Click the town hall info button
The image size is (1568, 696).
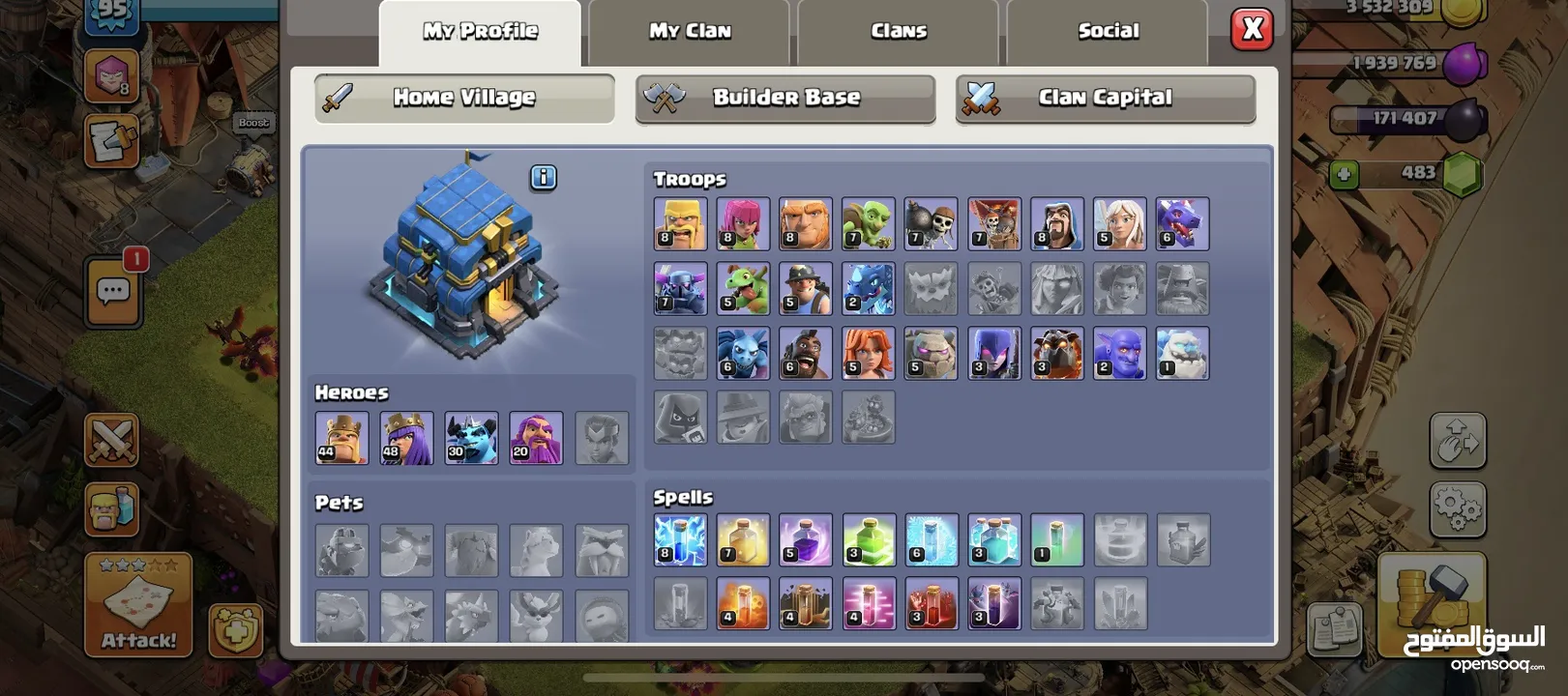544,177
